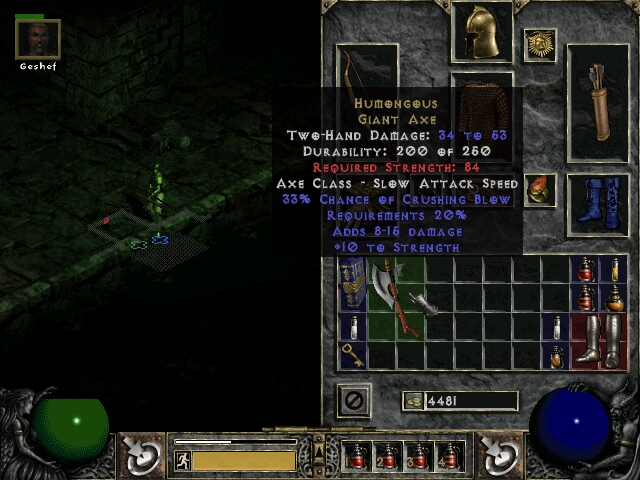Click the sun amulet slot
Image resolution: width=640 pixels, height=480 pixels.
click(540, 44)
